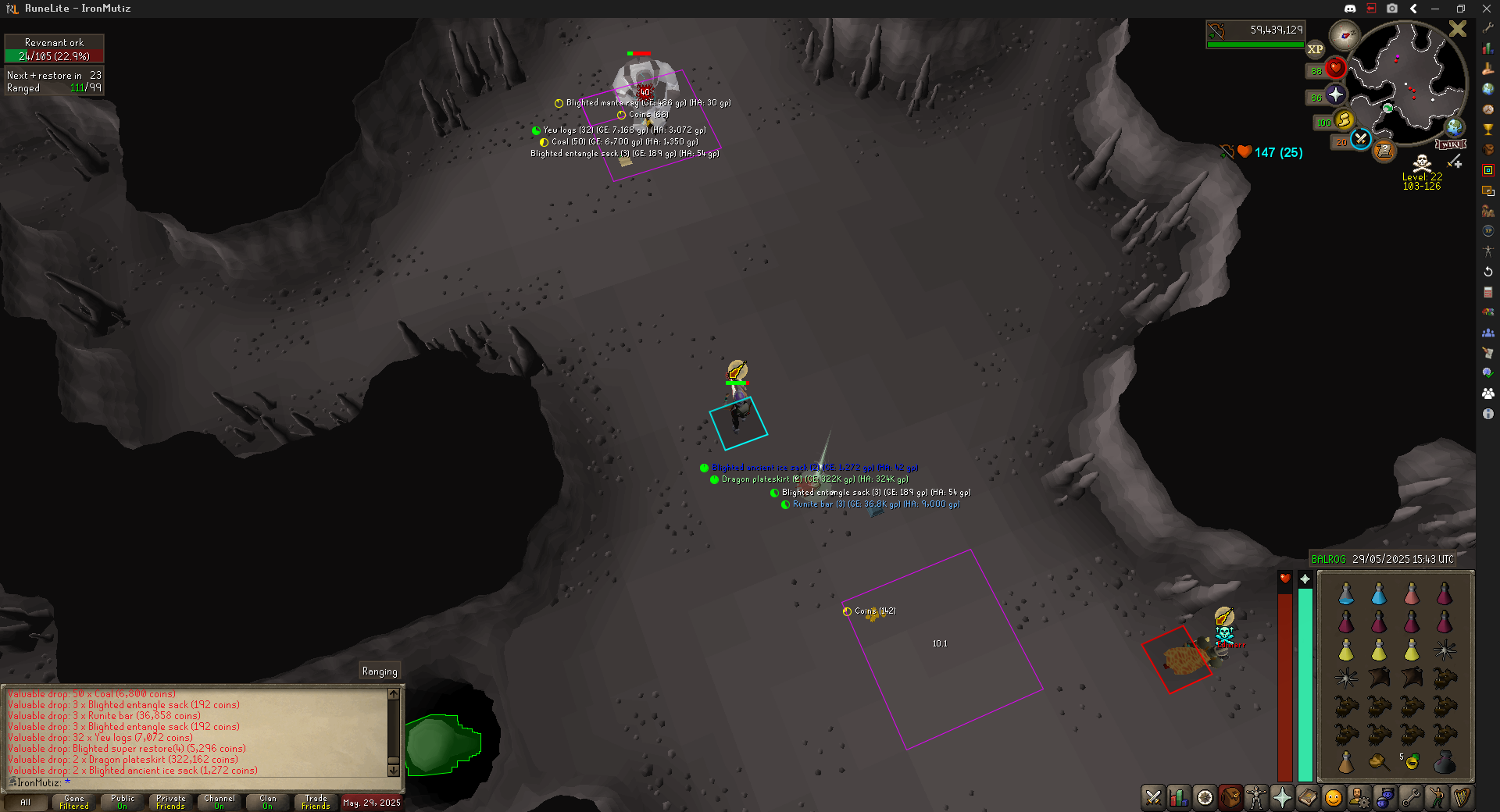Minimize the RuneLite window

pyautogui.click(x=1435, y=9)
